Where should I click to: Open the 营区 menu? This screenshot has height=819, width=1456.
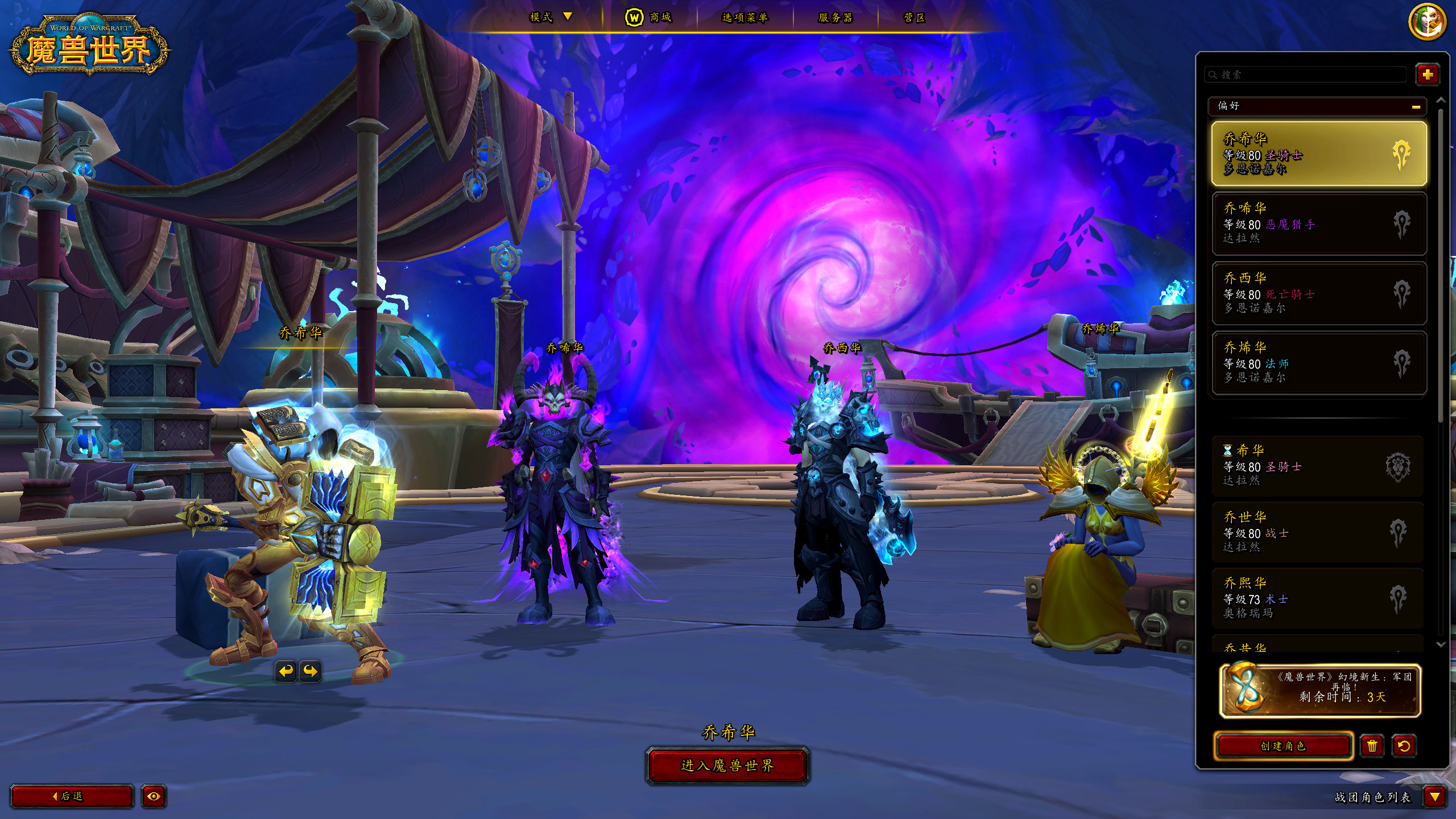click(x=915, y=18)
